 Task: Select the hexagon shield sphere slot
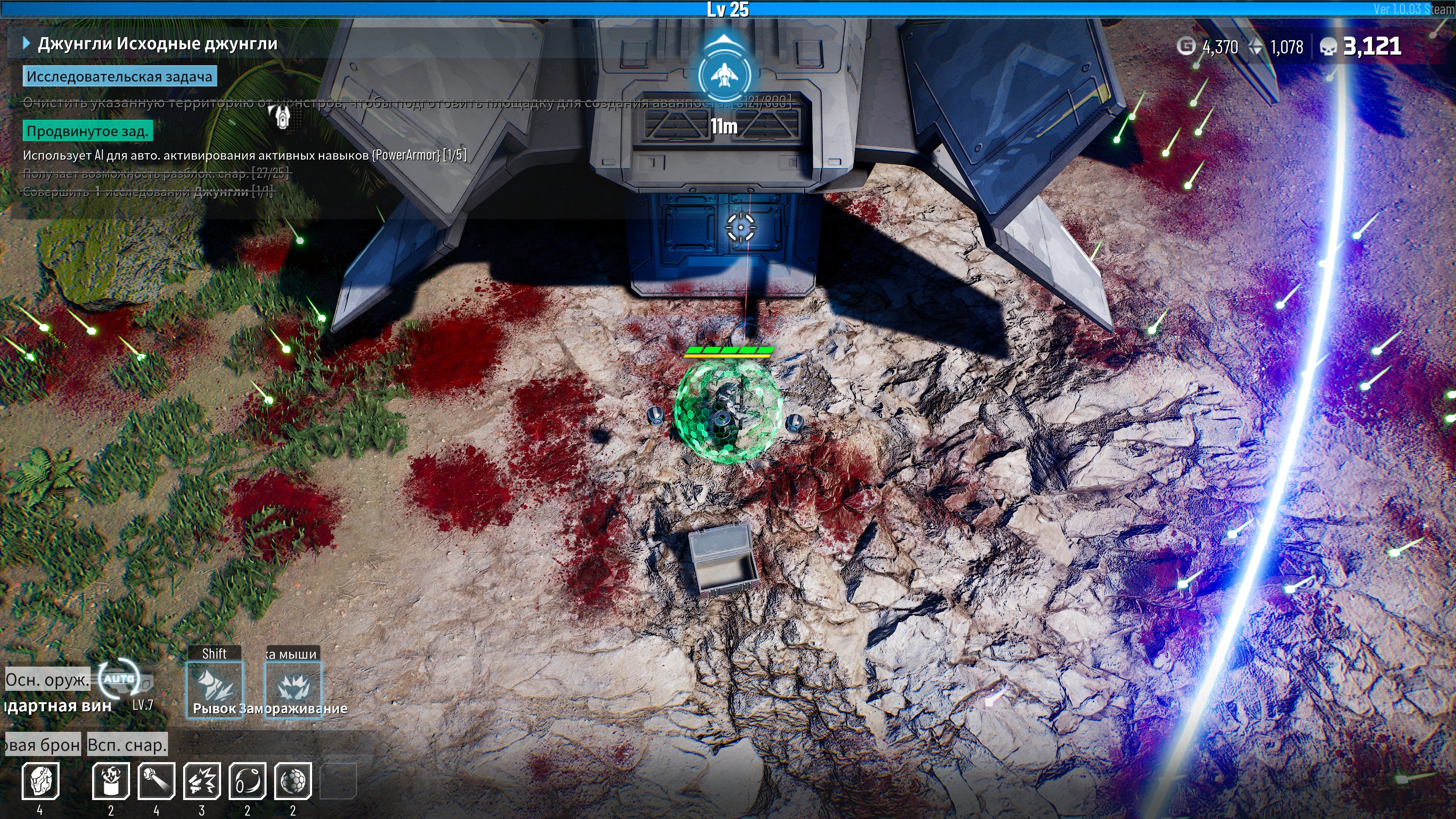pos(293,781)
